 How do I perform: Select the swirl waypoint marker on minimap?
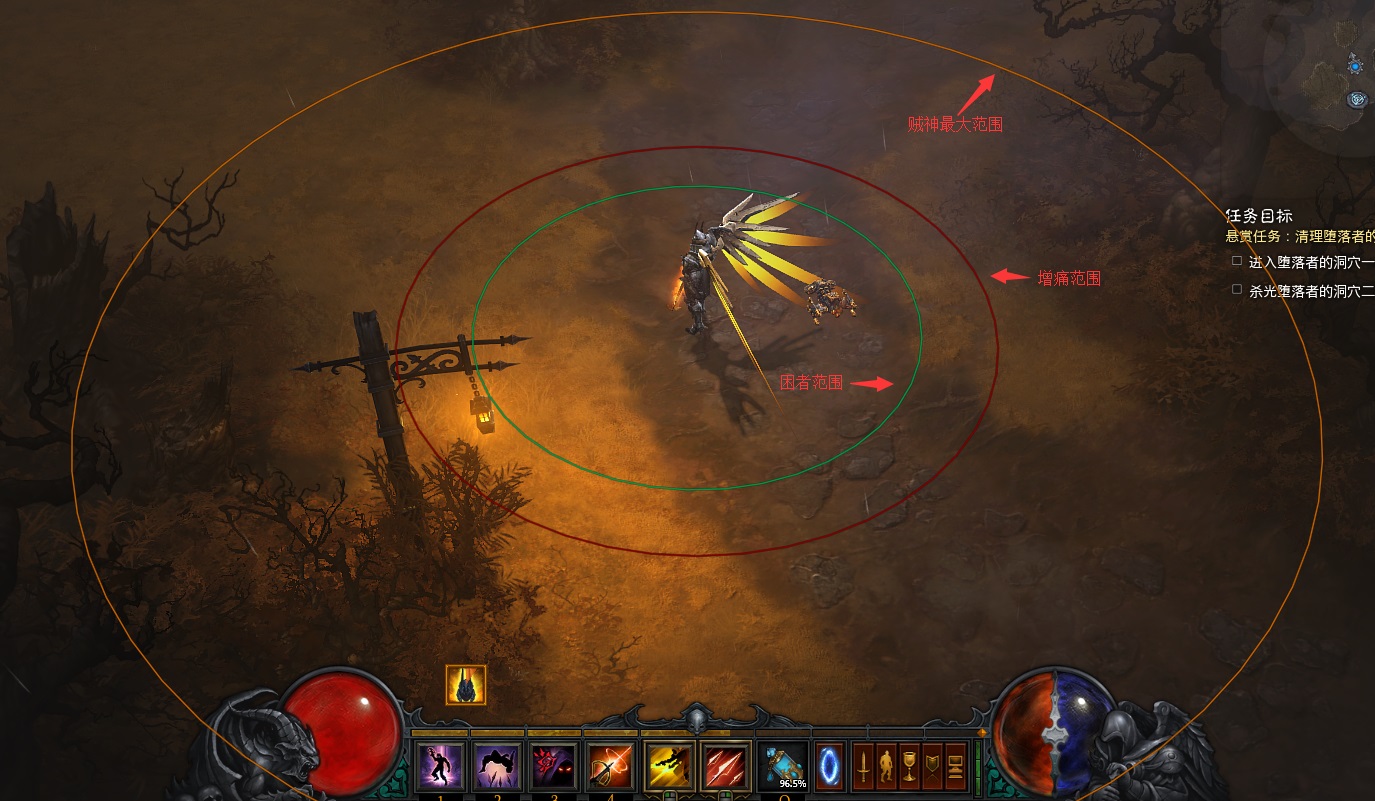[x=1356, y=99]
